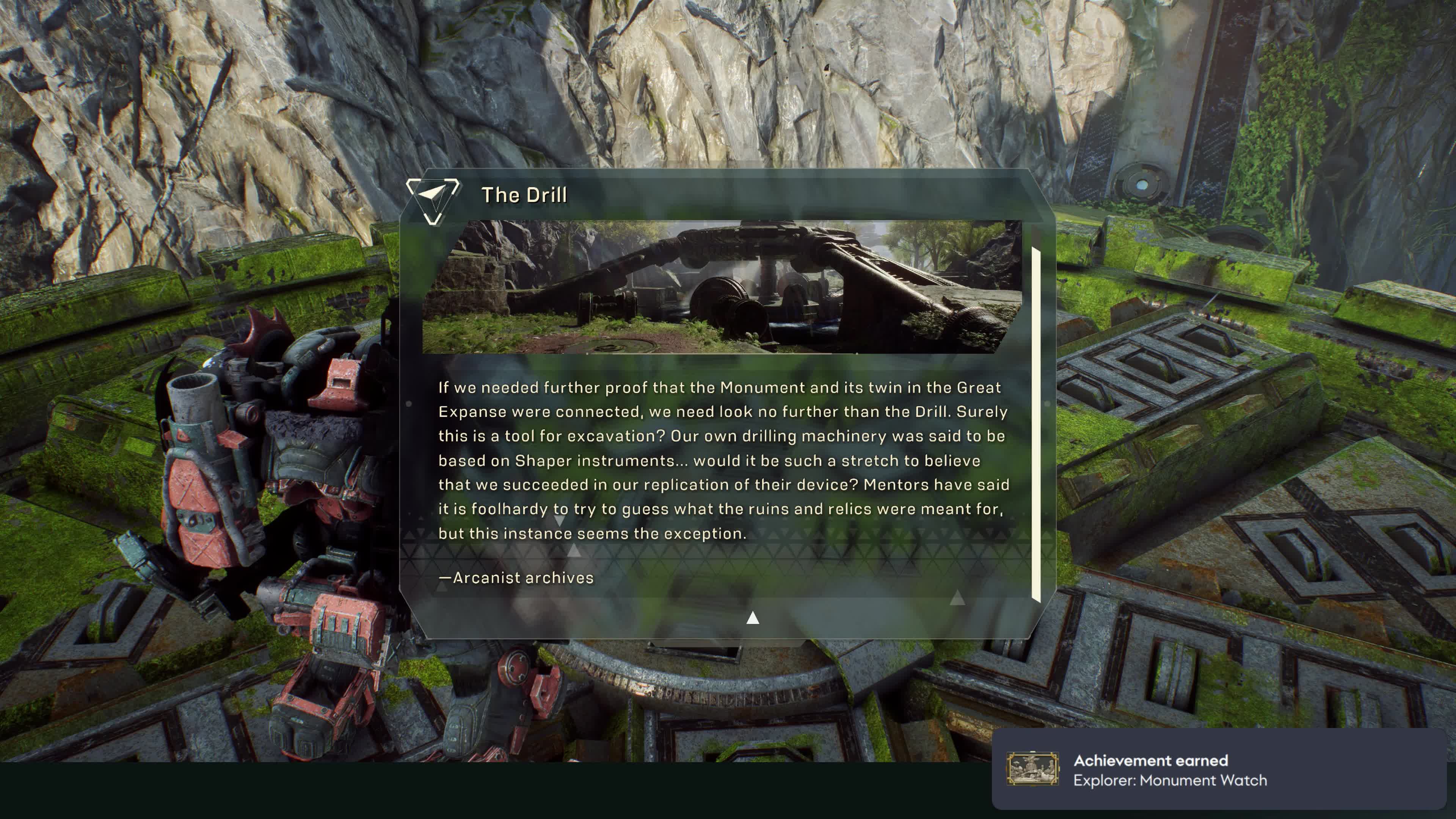Click the Drill landmark image
Screen dimensions: 1456x819
[x=722, y=287]
